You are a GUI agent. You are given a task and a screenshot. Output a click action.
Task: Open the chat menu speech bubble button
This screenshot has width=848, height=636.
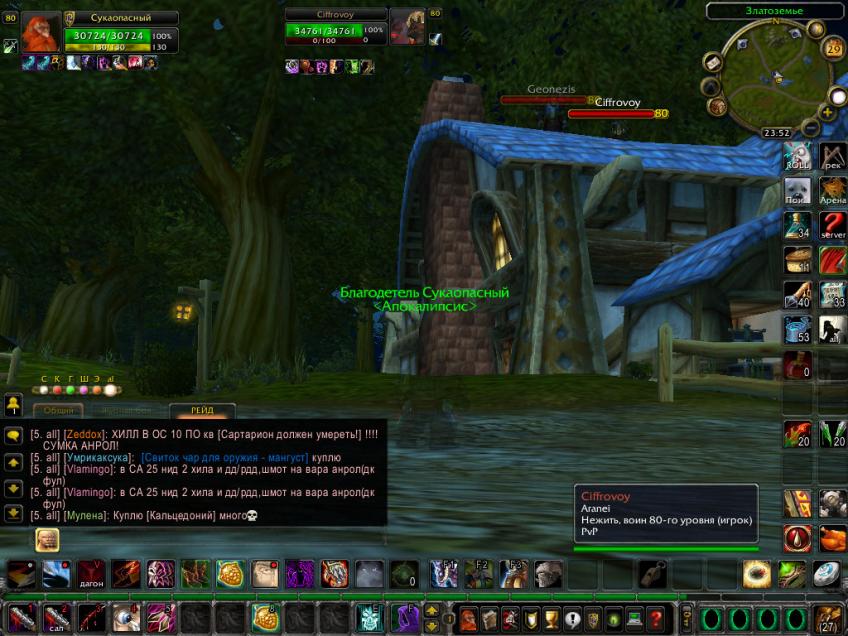(x=14, y=436)
